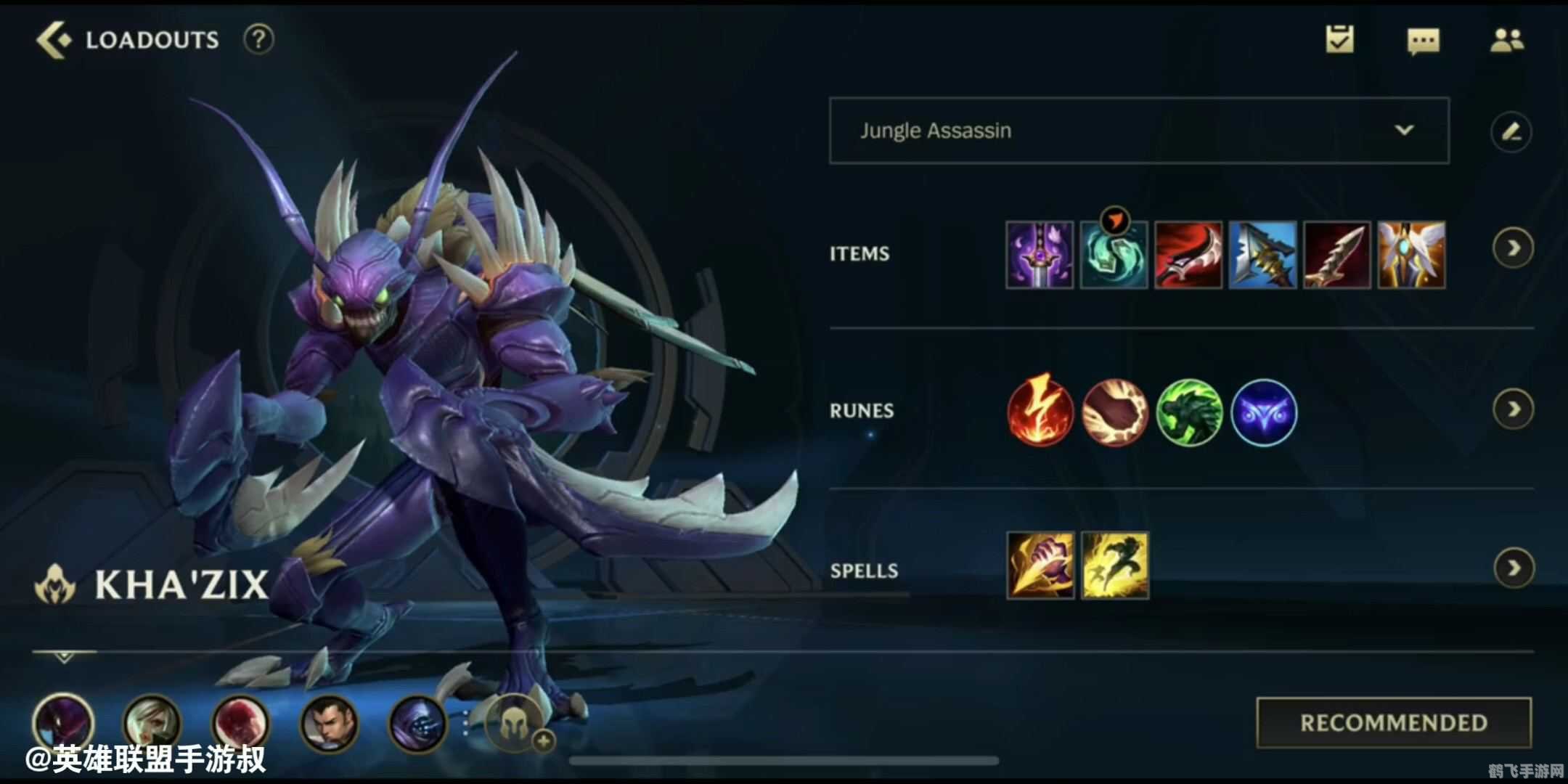Image resolution: width=1568 pixels, height=784 pixels.
Task: Edit the loadout name with pencil button
Action: point(1511,132)
